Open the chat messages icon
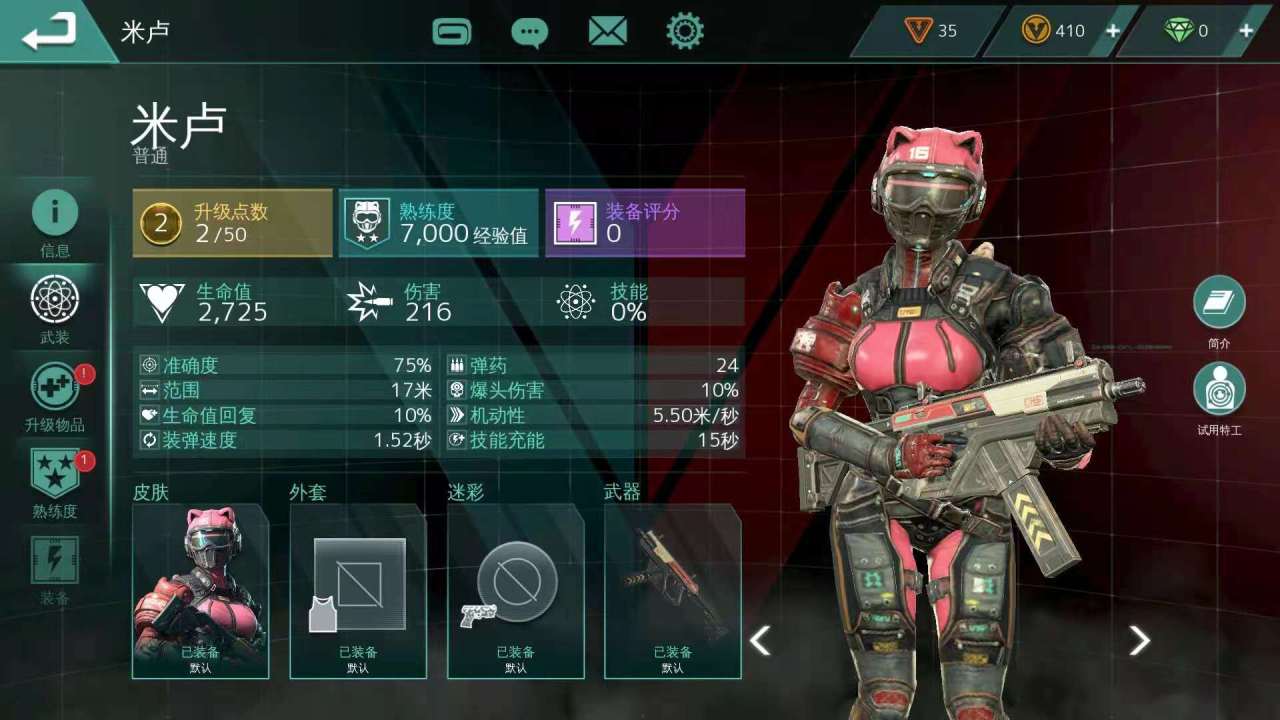This screenshot has width=1280, height=720. (x=531, y=31)
